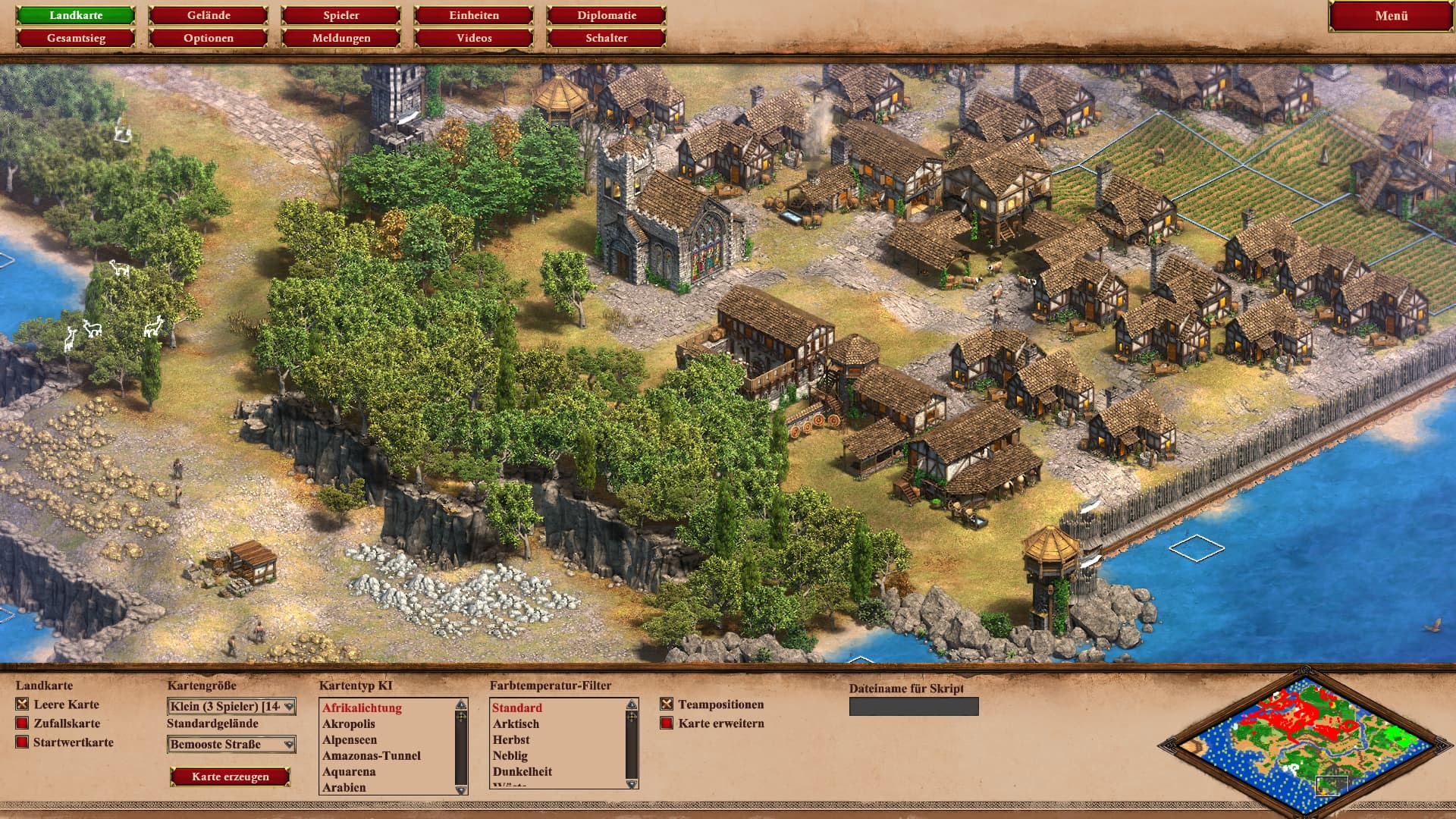This screenshot has height=819, width=1456.
Task: Choose the Startwertkarte option
Action: click(22, 742)
